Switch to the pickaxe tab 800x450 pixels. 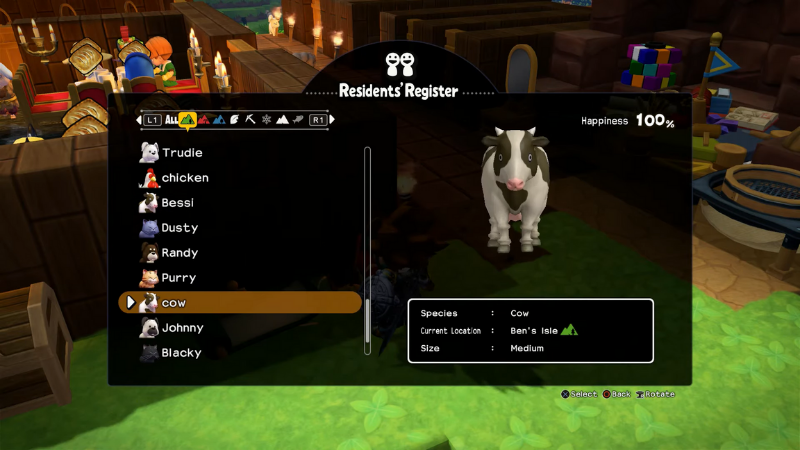(250, 120)
